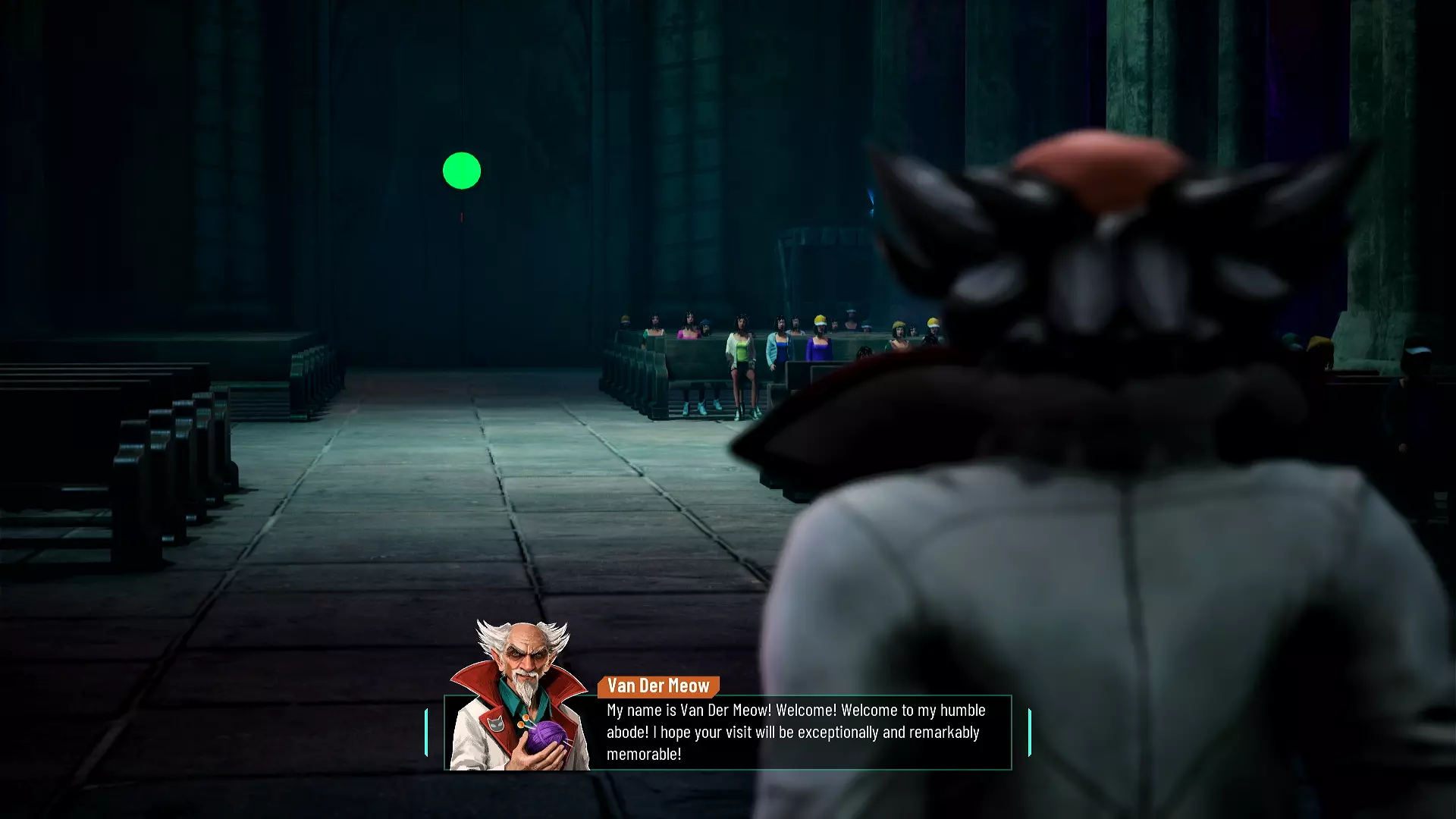Image resolution: width=1456 pixels, height=819 pixels.
Task: Click the glowing green balloon marker
Action: (462, 169)
